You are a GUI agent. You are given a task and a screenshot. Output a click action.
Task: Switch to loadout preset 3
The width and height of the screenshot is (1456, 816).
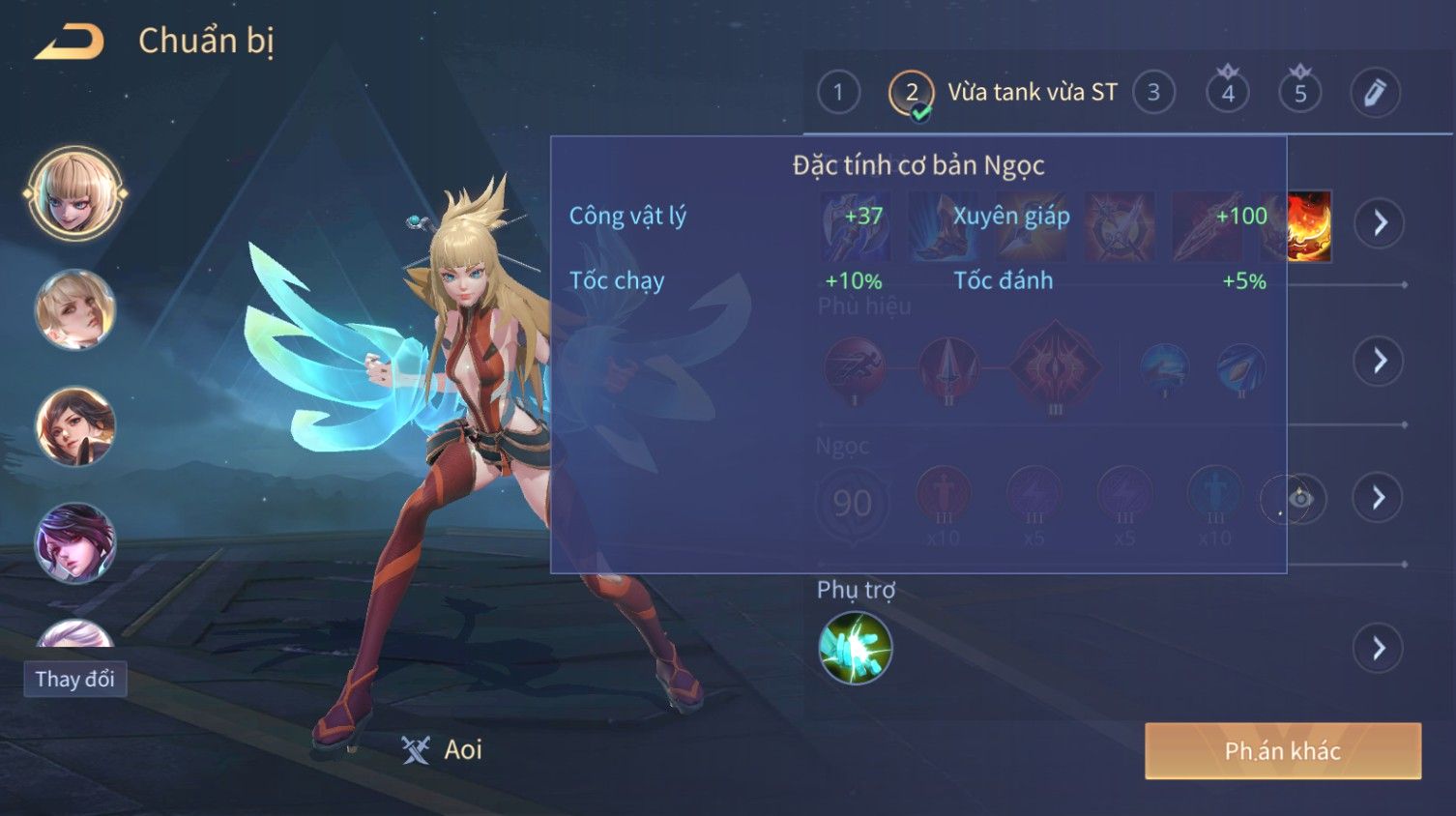coord(1153,93)
